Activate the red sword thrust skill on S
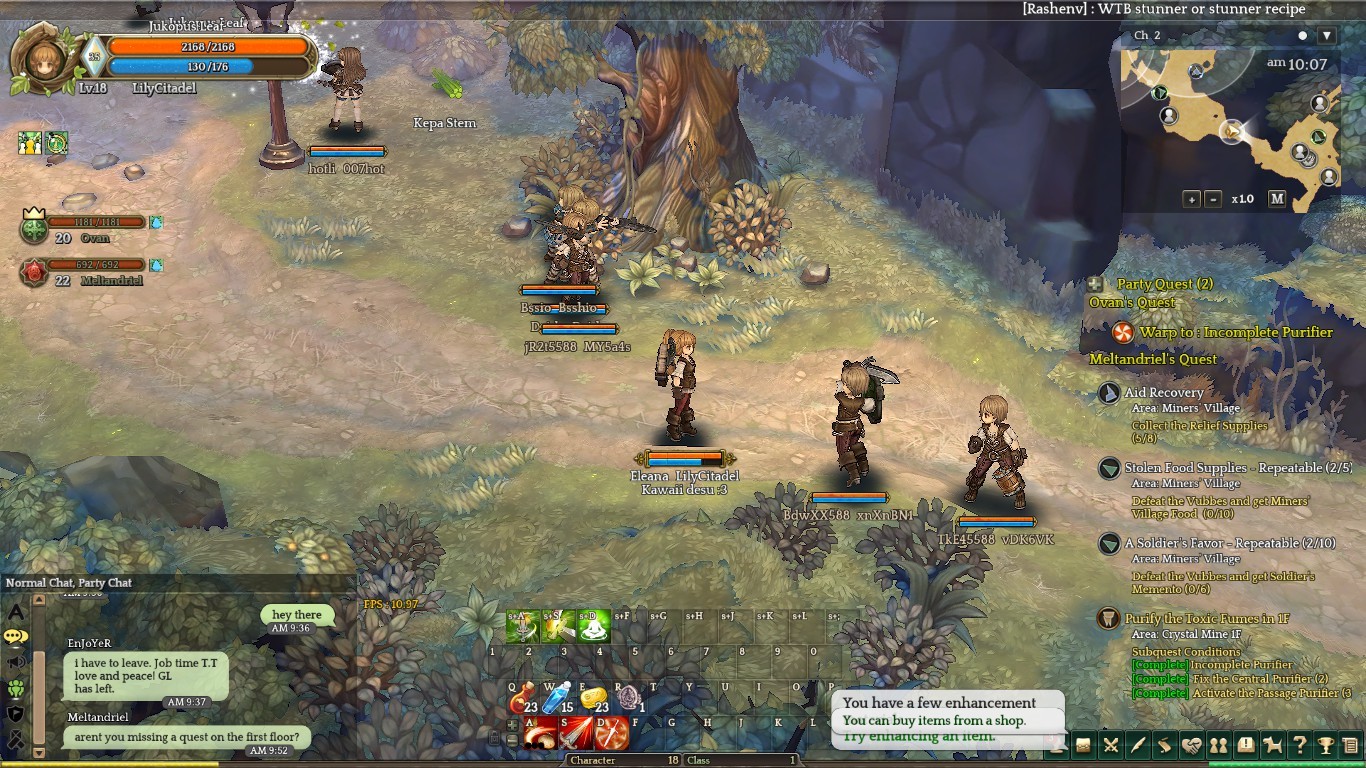The image size is (1366, 768). point(575,734)
